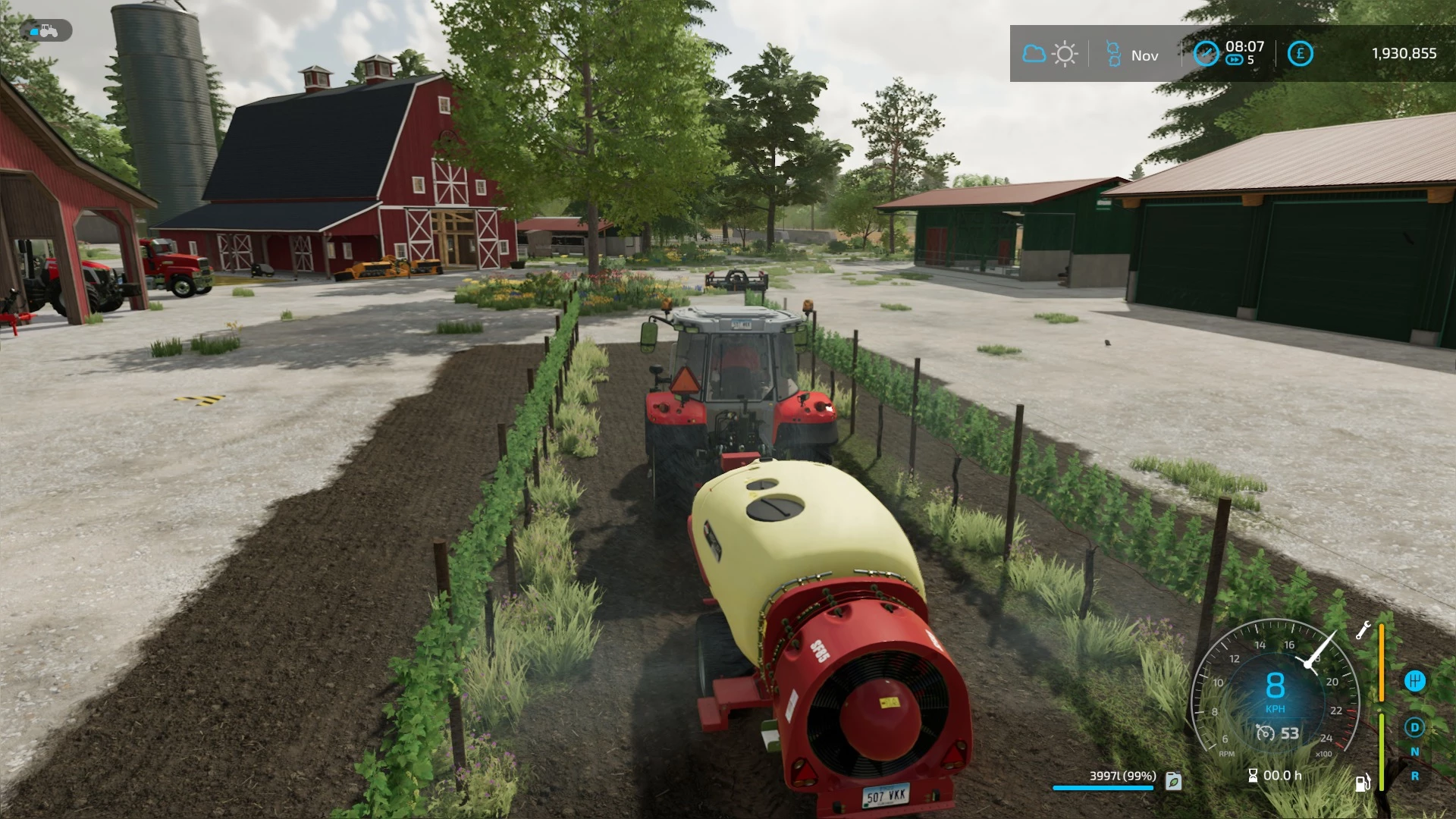
Task: Click the hourglass operating hours icon
Action: click(x=1252, y=775)
